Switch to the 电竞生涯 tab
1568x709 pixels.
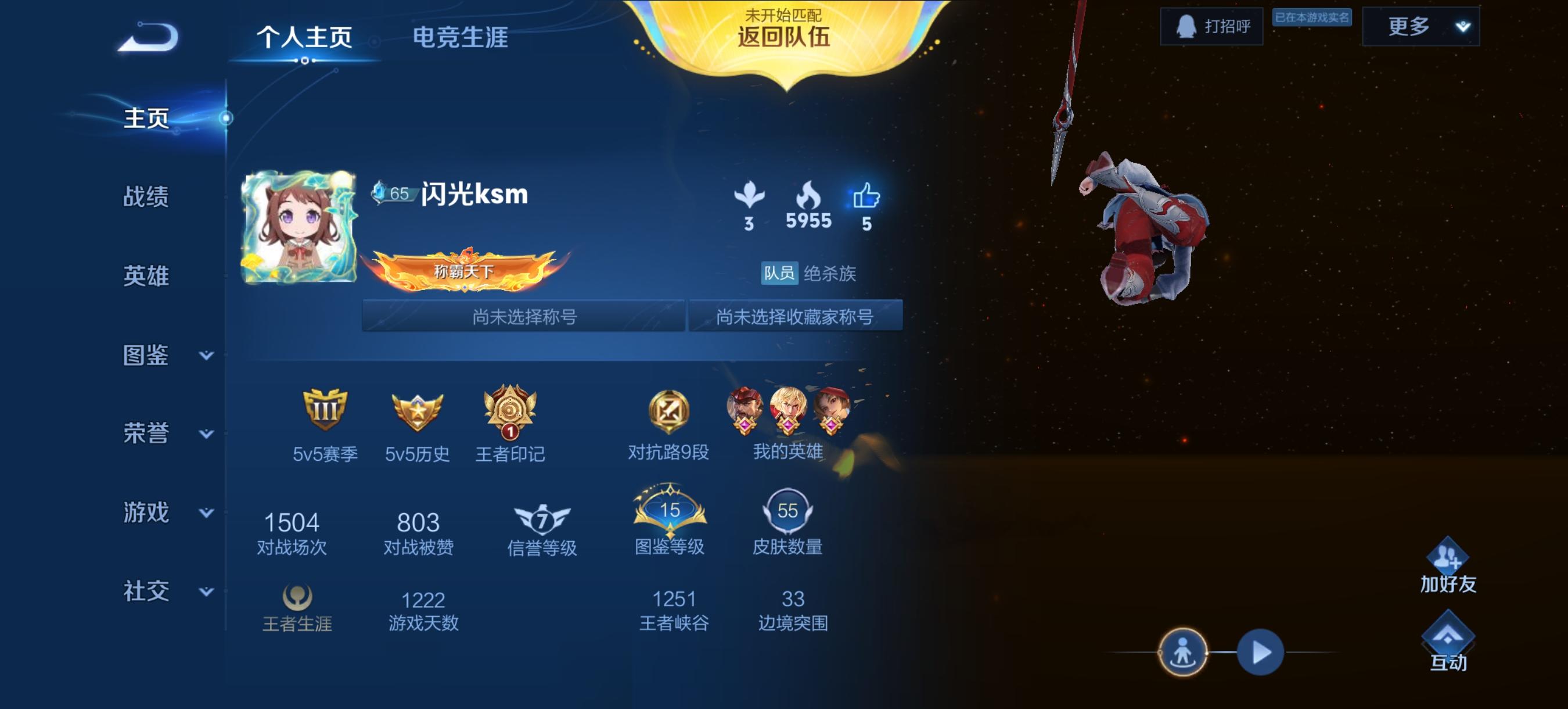[x=461, y=38]
